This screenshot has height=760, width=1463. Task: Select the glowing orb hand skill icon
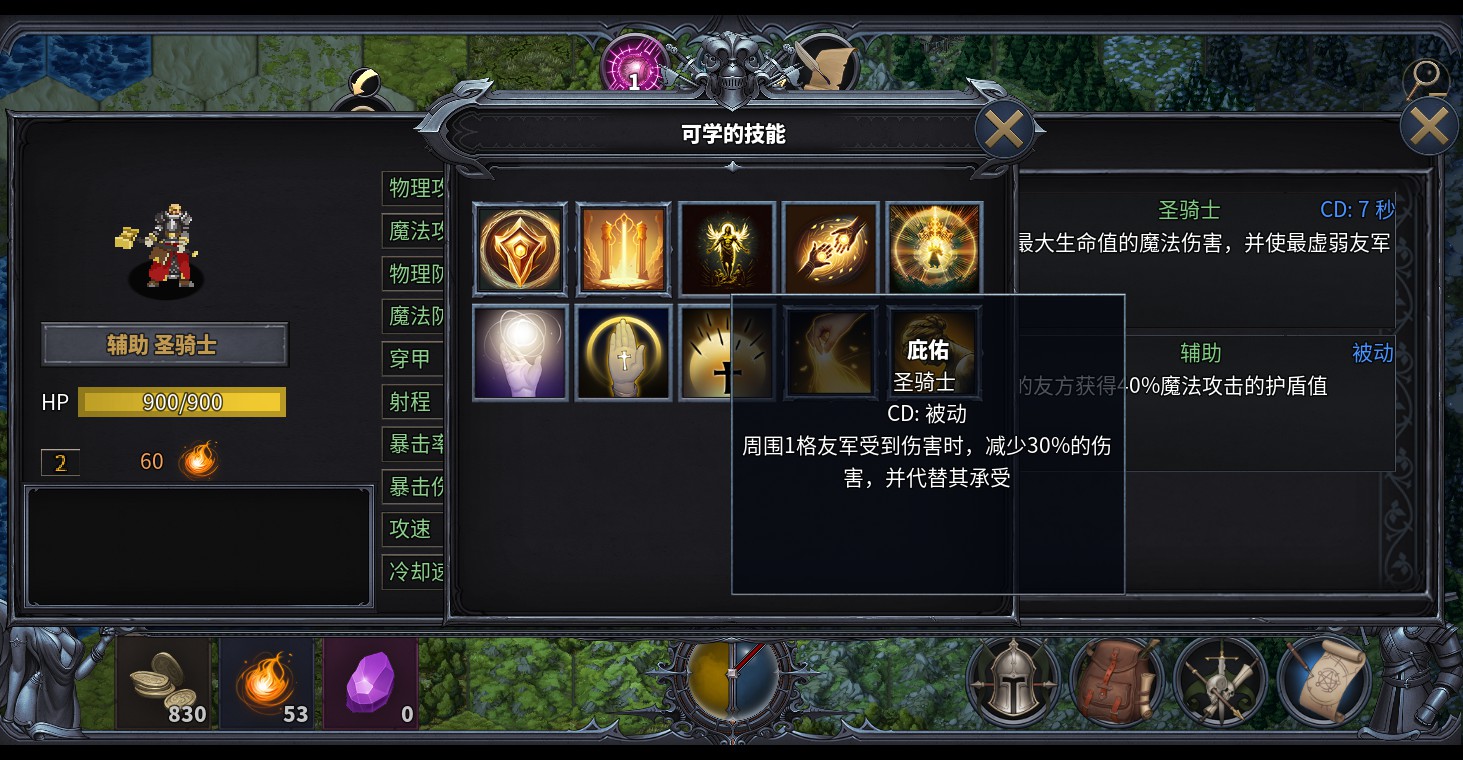(519, 352)
